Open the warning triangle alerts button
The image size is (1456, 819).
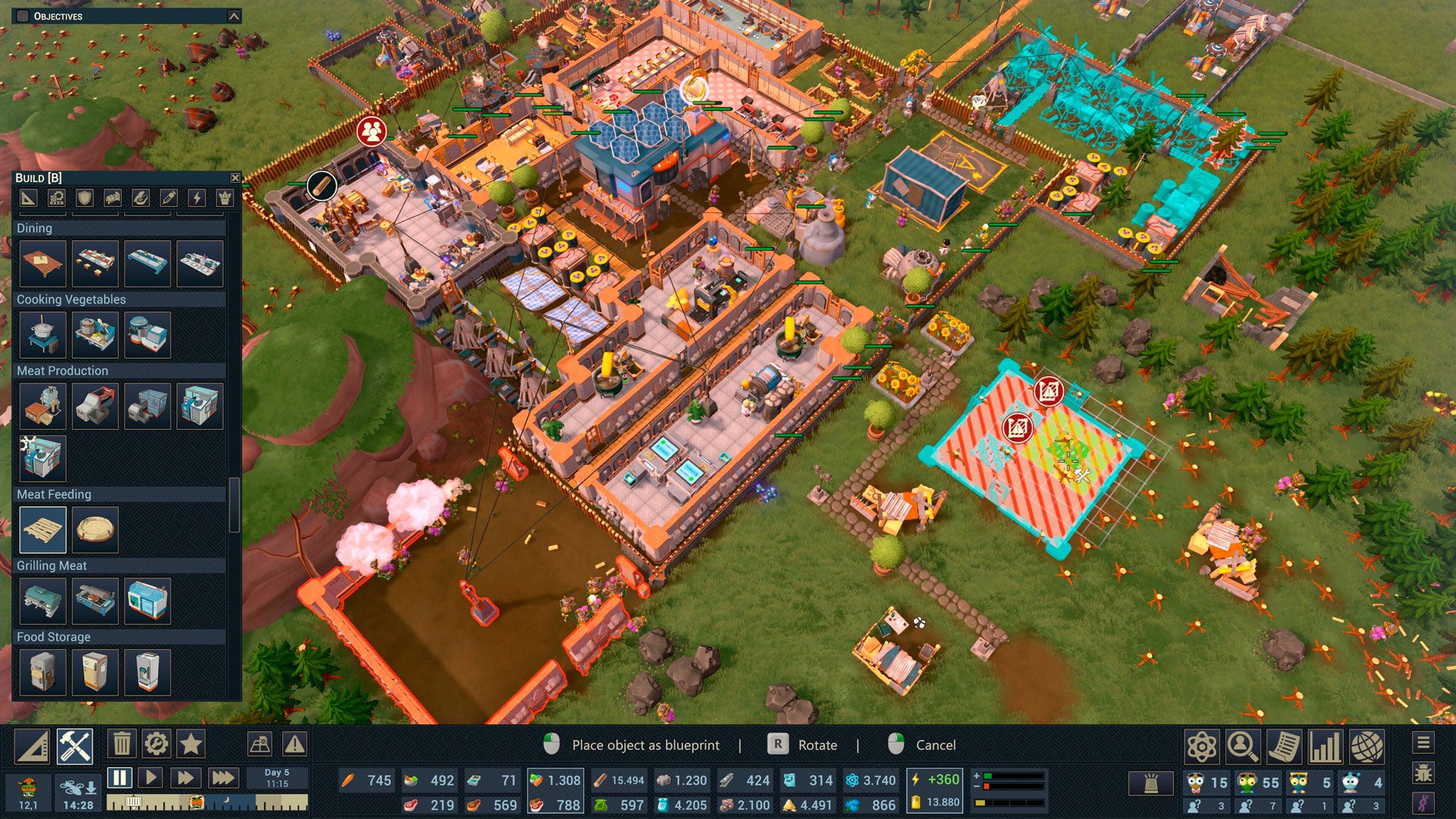[294, 744]
